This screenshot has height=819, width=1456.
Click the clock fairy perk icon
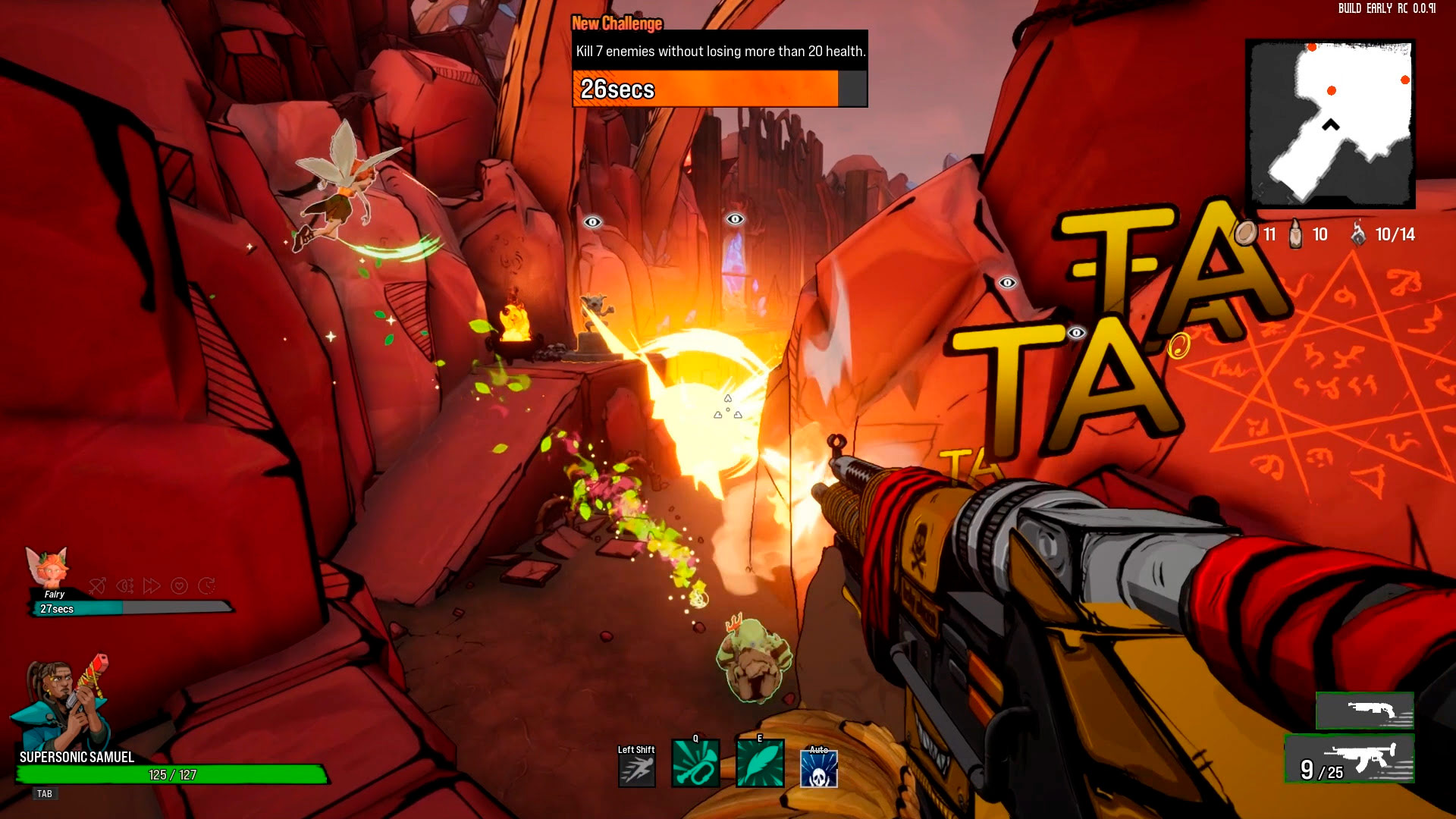pos(206,585)
